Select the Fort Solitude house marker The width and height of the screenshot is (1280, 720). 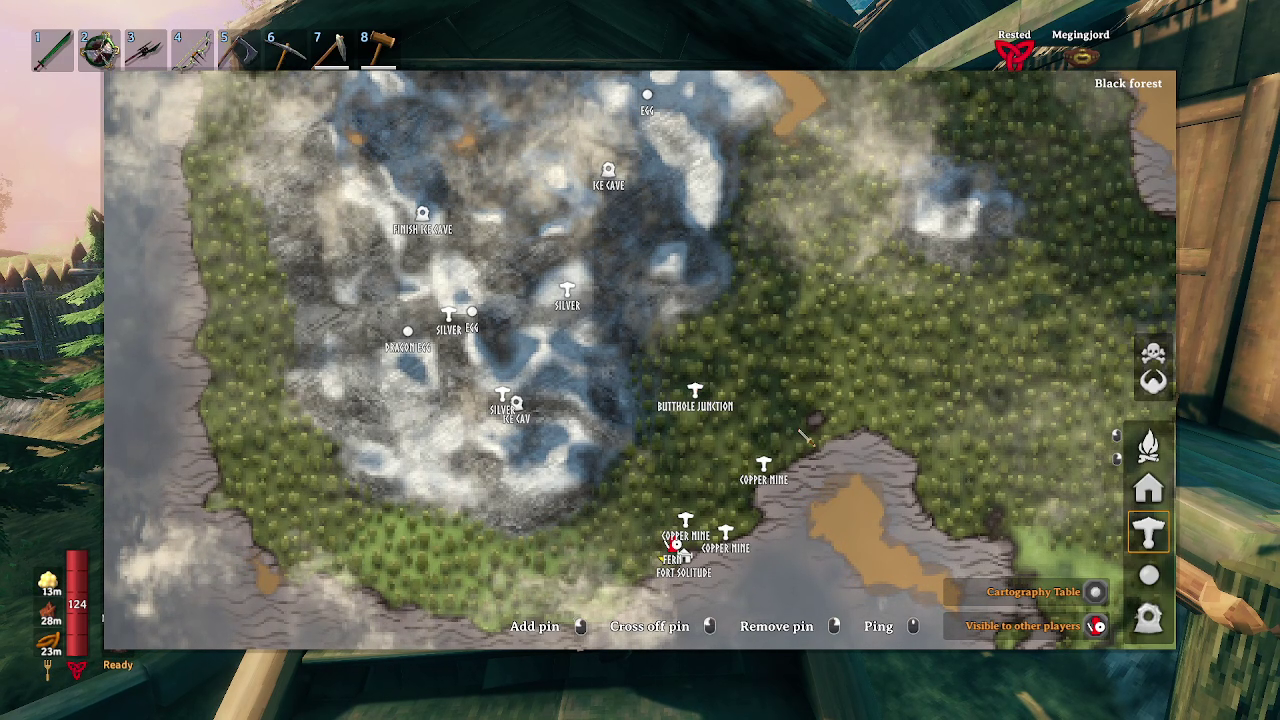tap(684, 558)
